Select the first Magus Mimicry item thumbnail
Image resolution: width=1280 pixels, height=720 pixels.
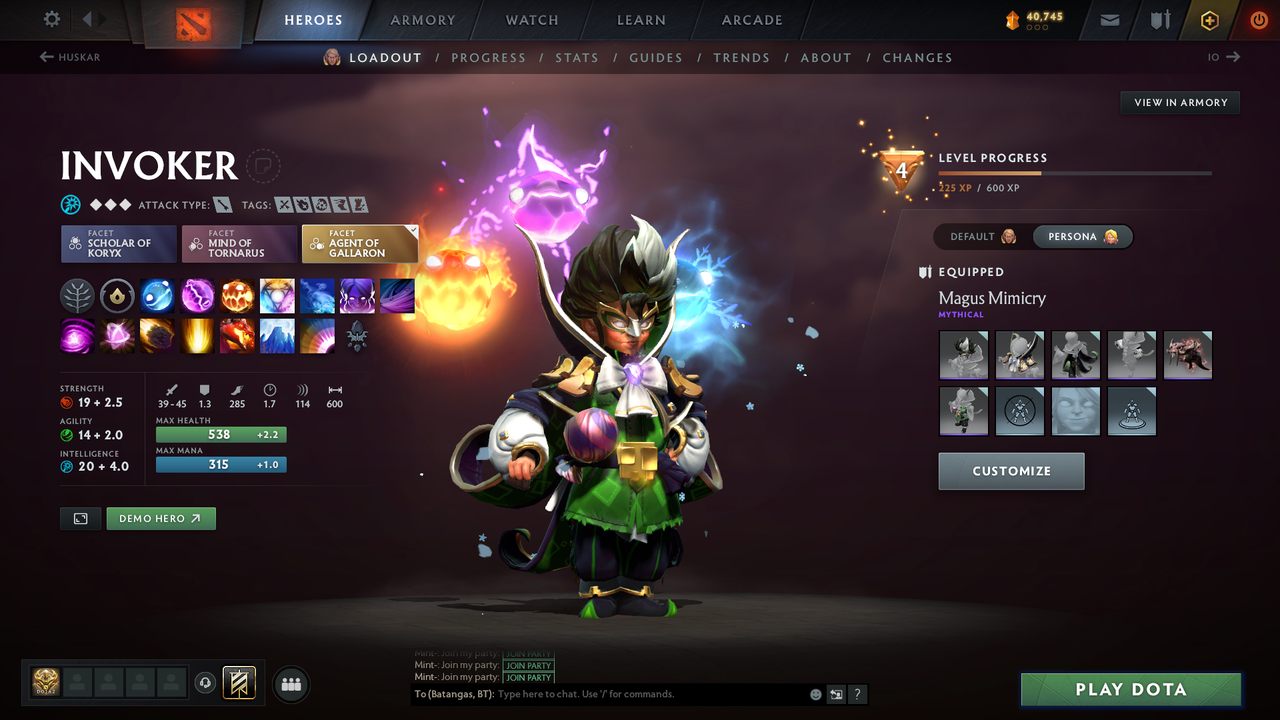pyautogui.click(x=963, y=355)
